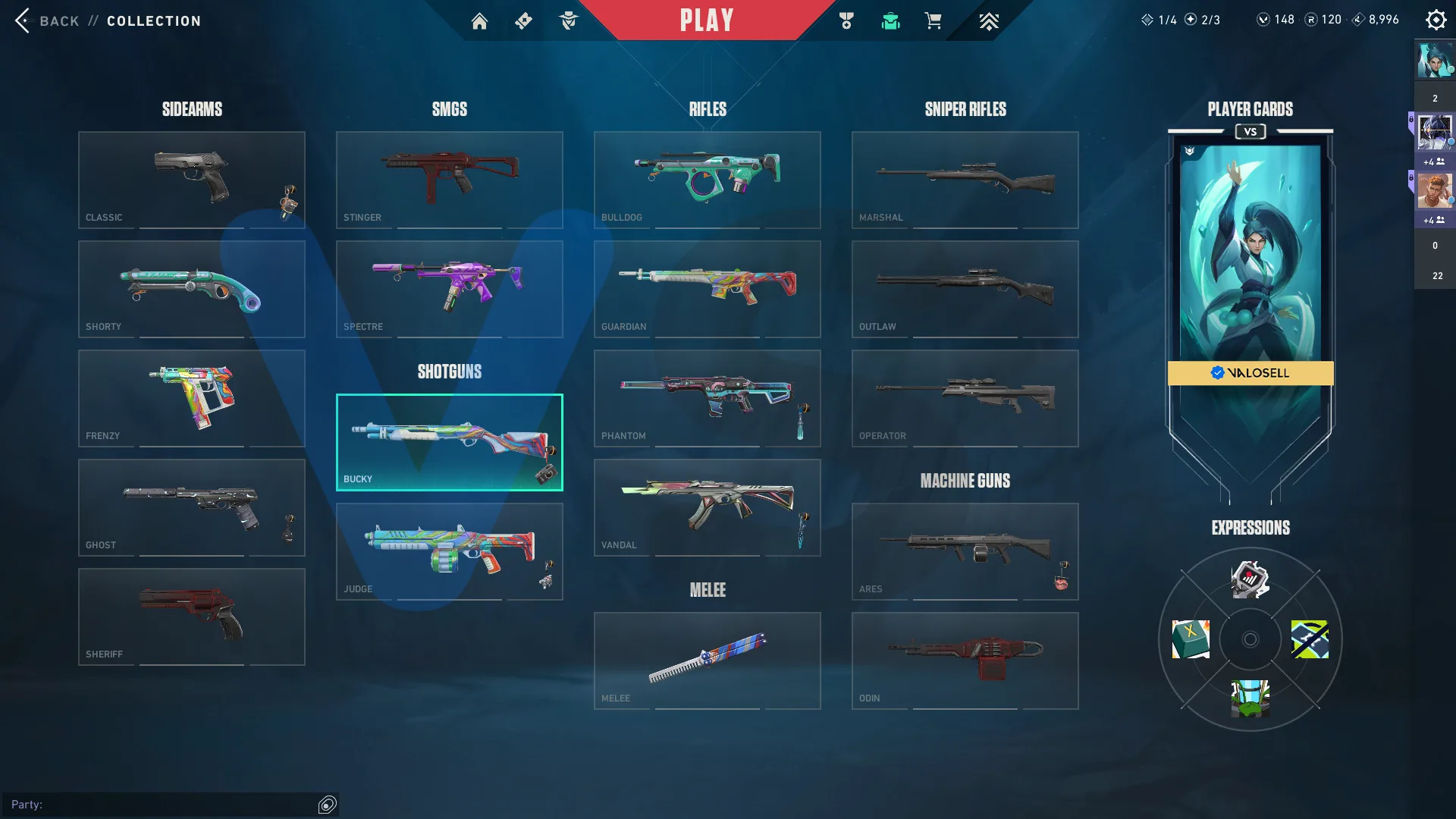Open the gear settings menu
This screenshot has width=1456, height=819.
[1436, 20]
